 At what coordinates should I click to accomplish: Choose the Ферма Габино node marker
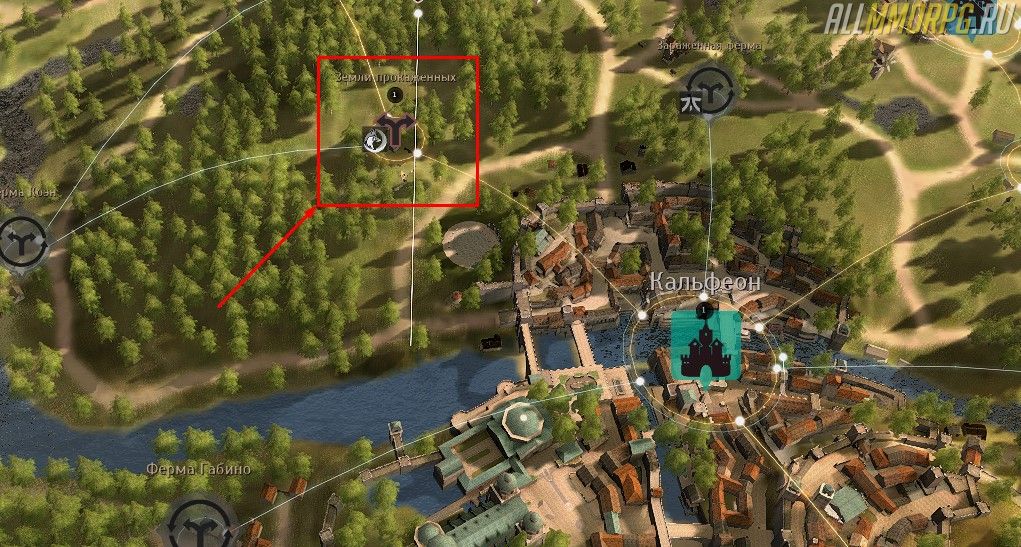(x=200, y=522)
